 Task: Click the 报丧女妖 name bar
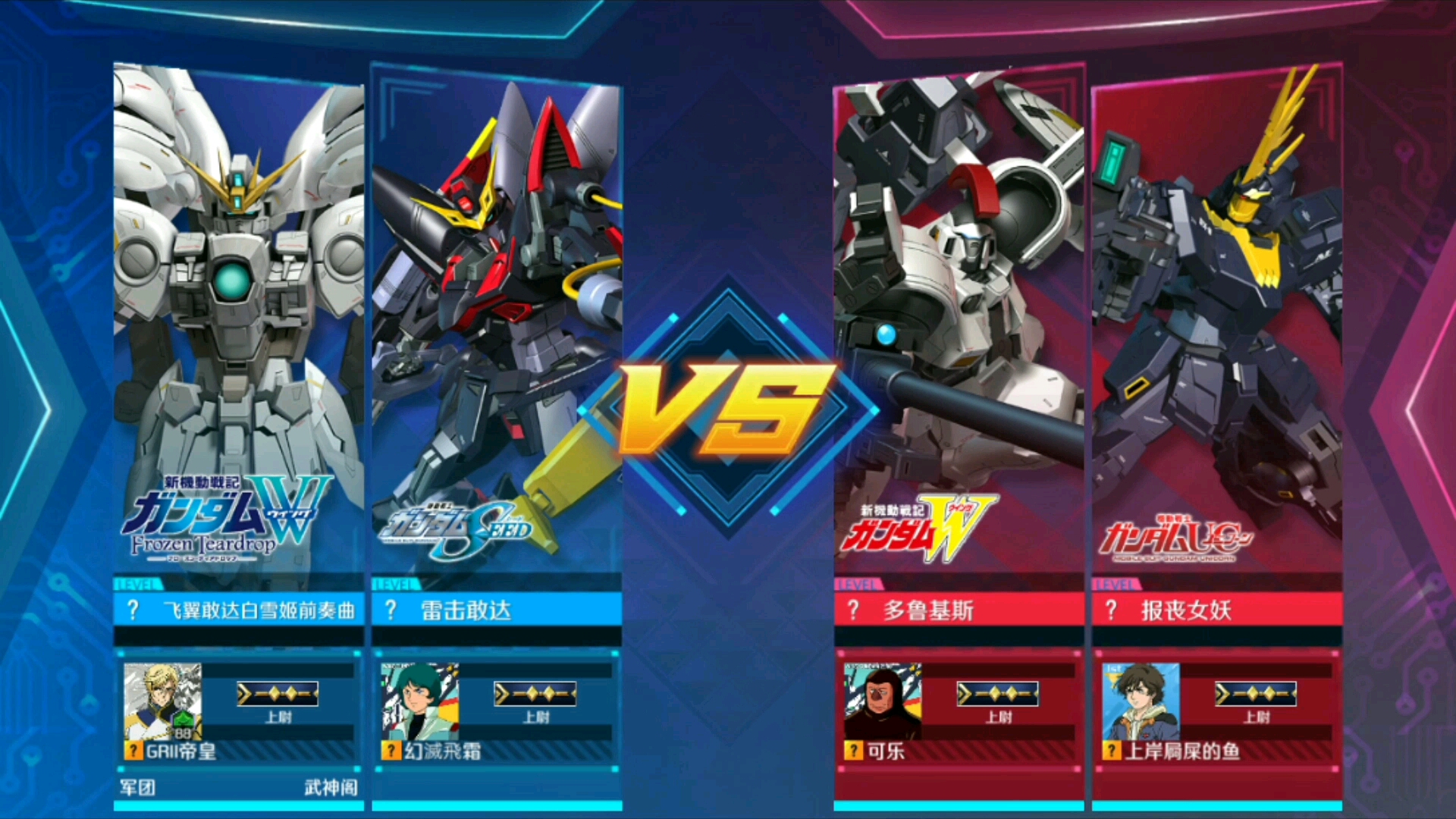[x=1216, y=610]
